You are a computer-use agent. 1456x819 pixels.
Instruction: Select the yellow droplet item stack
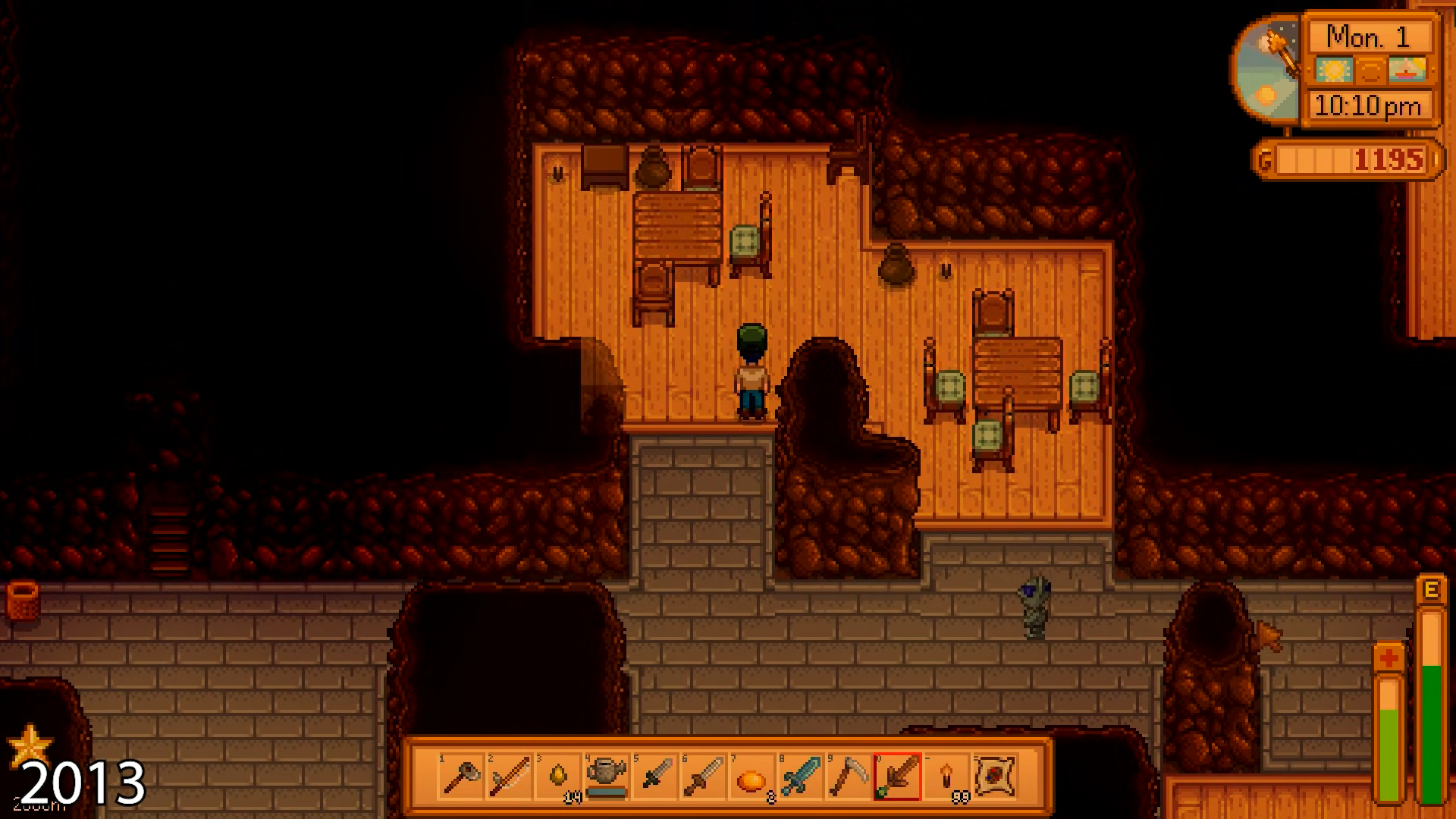[x=558, y=777]
